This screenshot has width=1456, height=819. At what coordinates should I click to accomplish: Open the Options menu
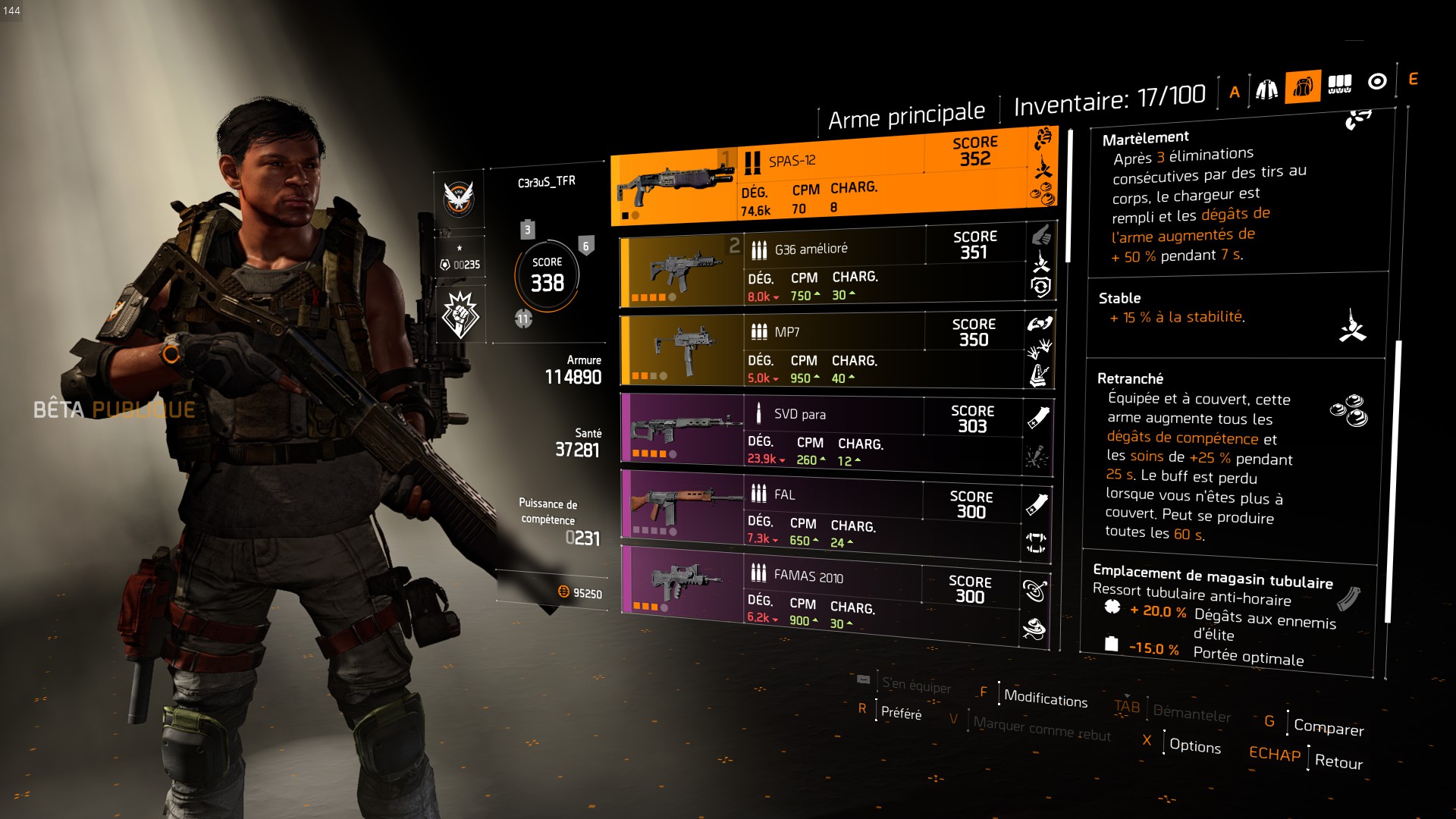tap(1195, 745)
